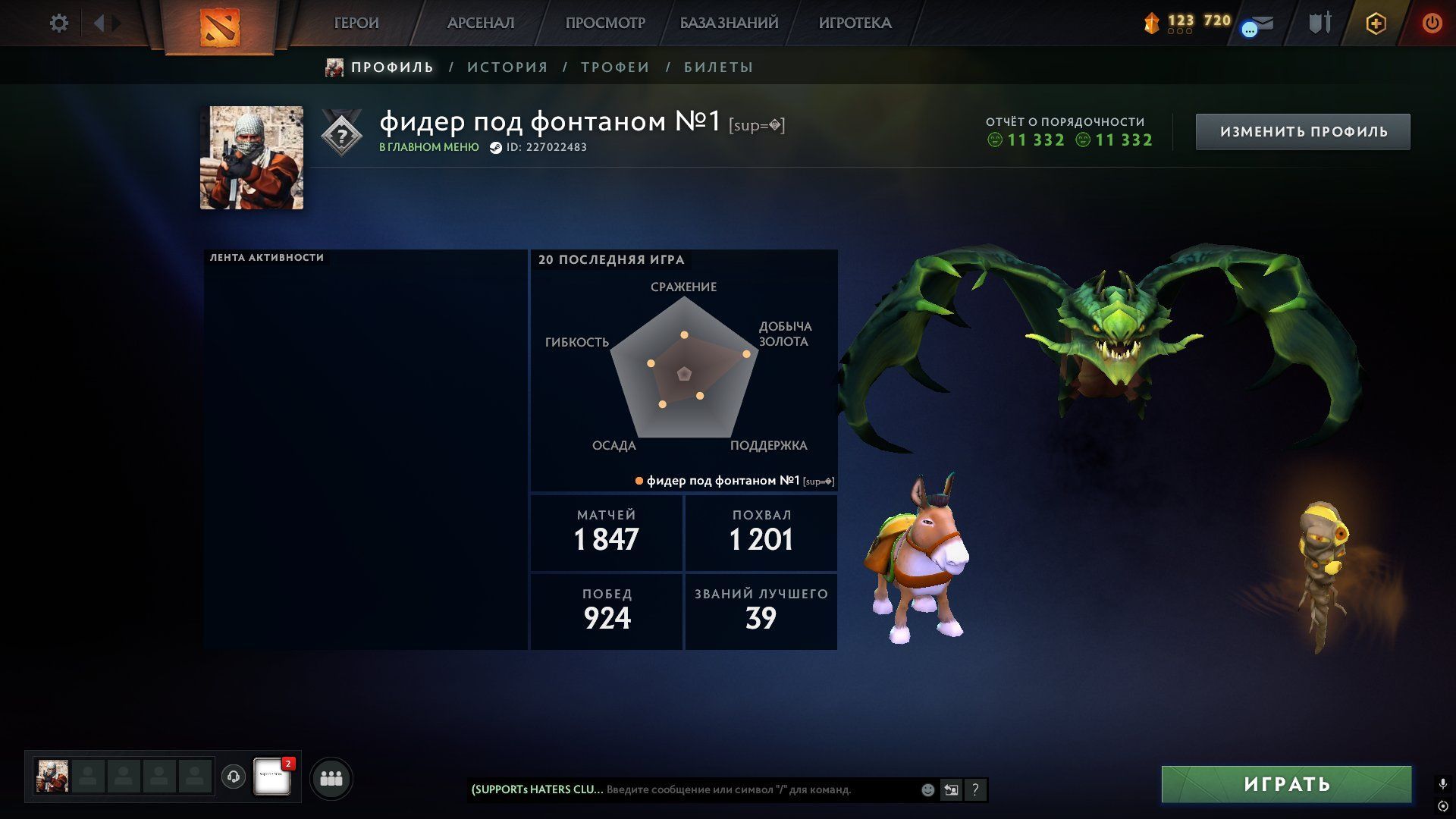Switch to the ТРОФЕИ tab

click(615, 67)
